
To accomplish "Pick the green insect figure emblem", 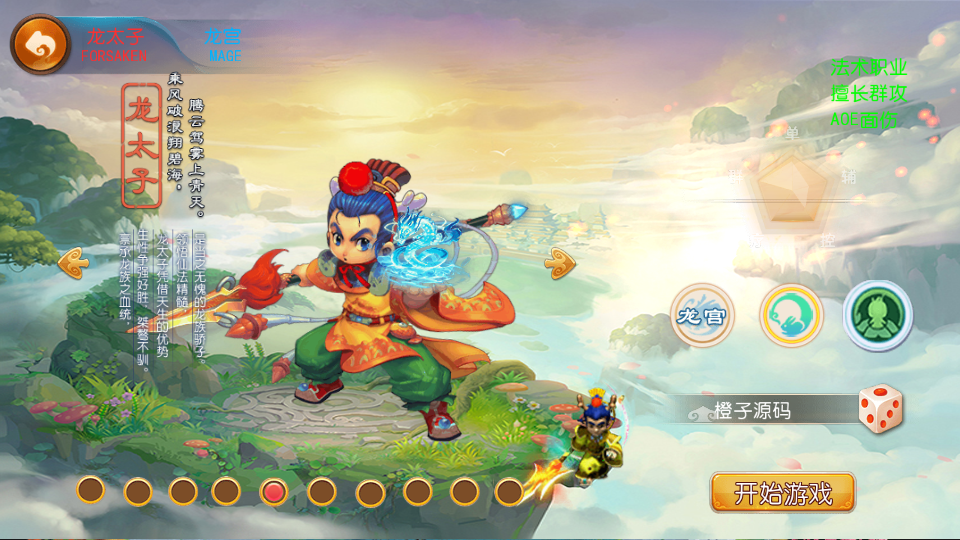I will [x=877, y=316].
